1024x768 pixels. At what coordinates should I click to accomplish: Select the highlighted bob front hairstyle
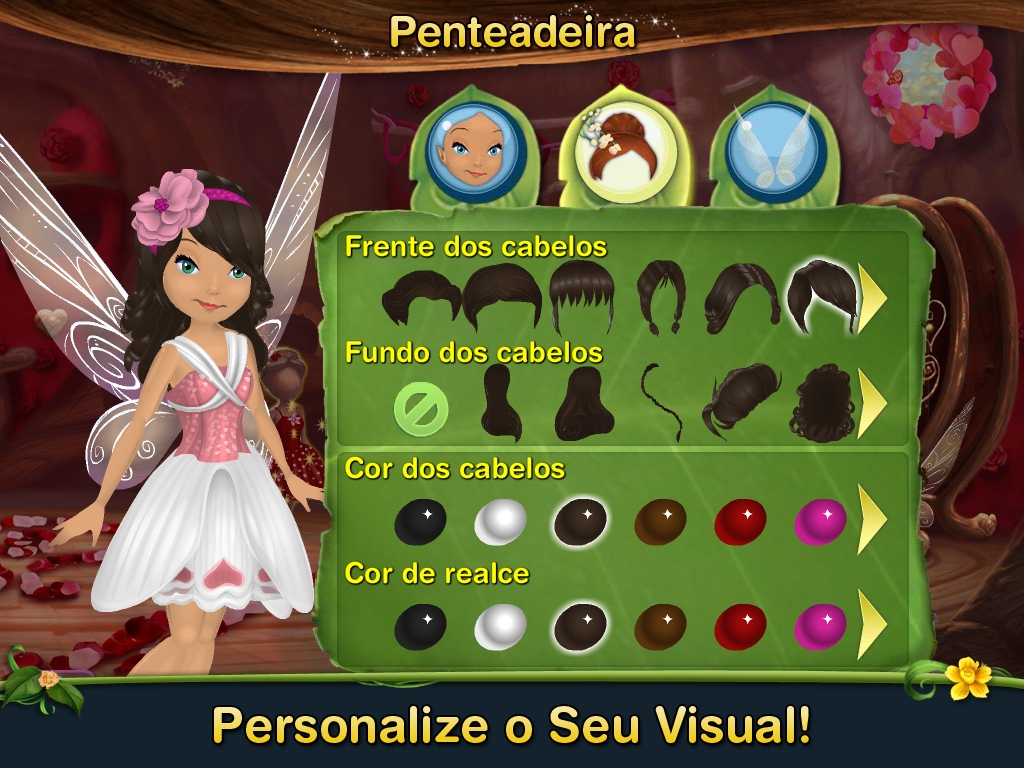[821, 297]
